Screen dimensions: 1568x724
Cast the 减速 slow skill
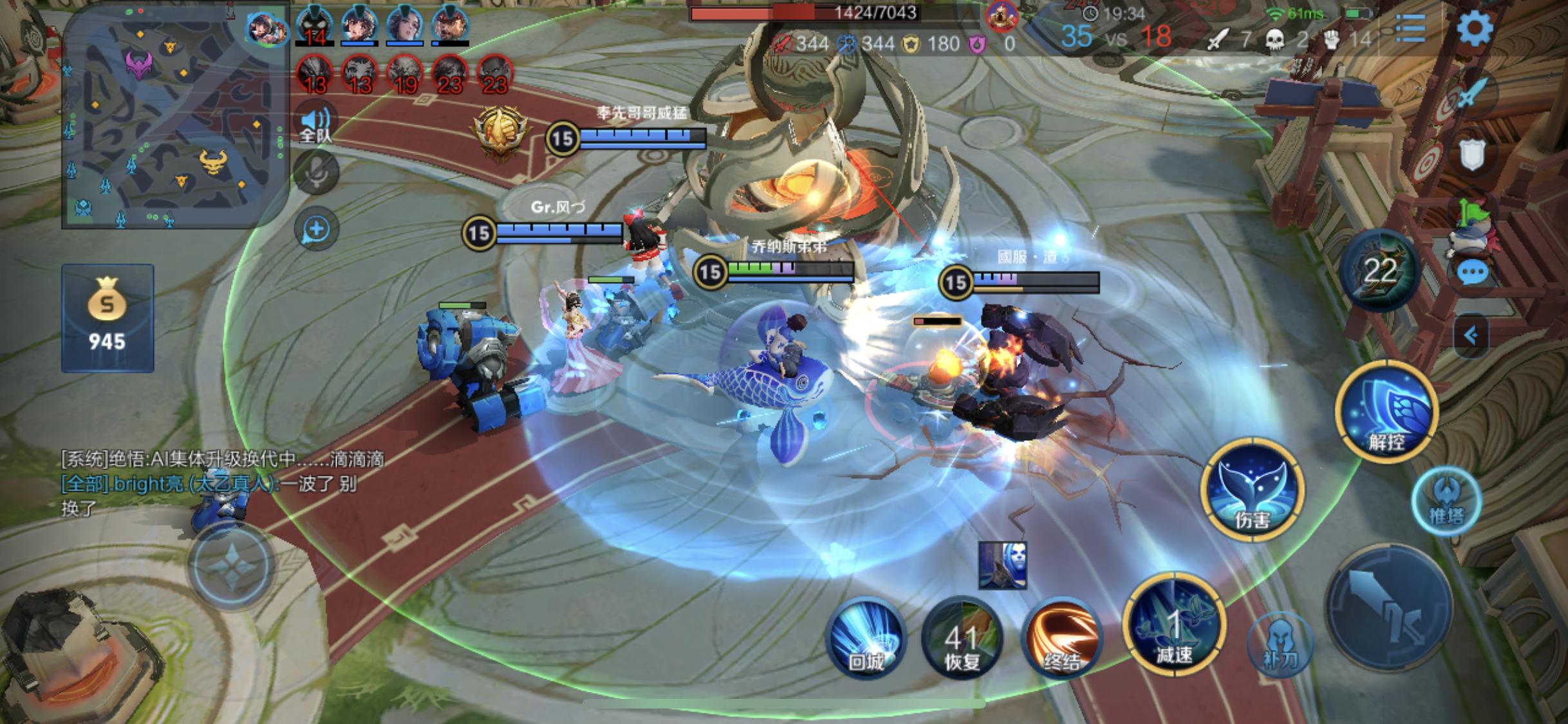(1174, 626)
